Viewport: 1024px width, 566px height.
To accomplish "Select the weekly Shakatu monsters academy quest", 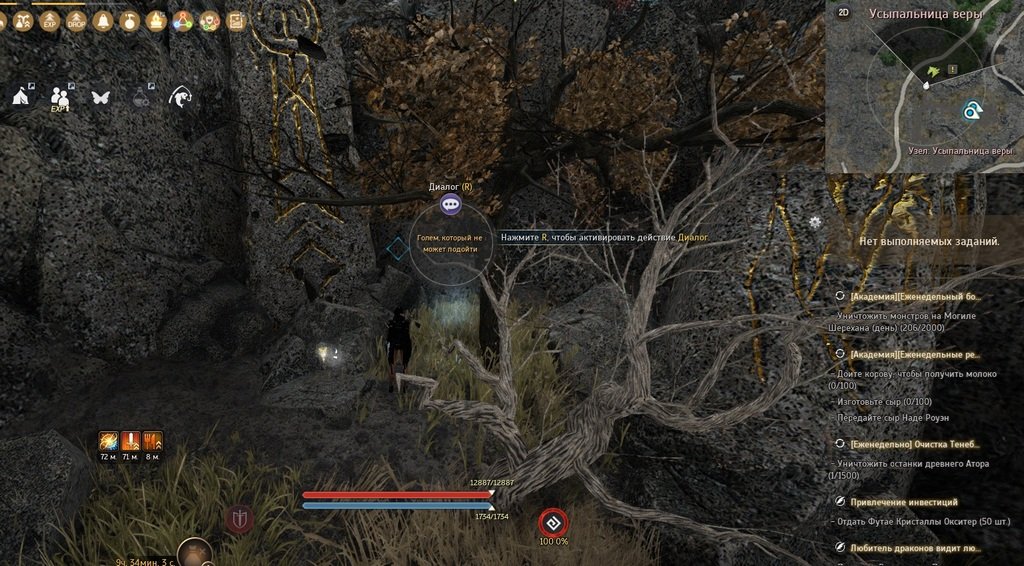I will click(915, 297).
